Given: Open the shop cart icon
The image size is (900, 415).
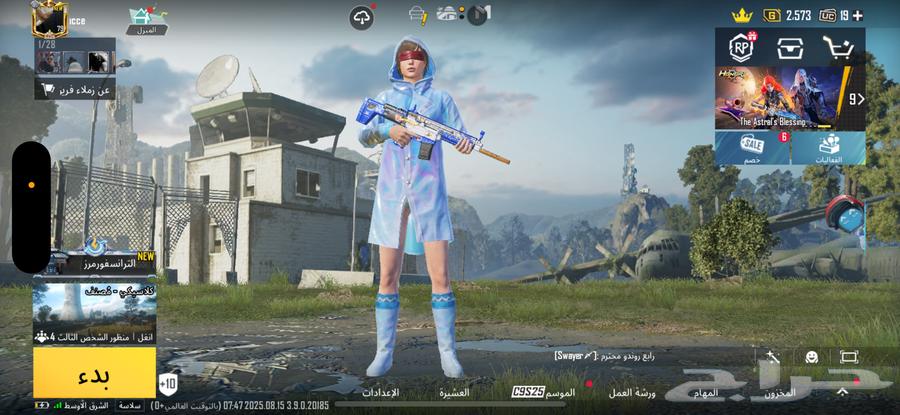Looking at the screenshot, I should click(837, 47).
